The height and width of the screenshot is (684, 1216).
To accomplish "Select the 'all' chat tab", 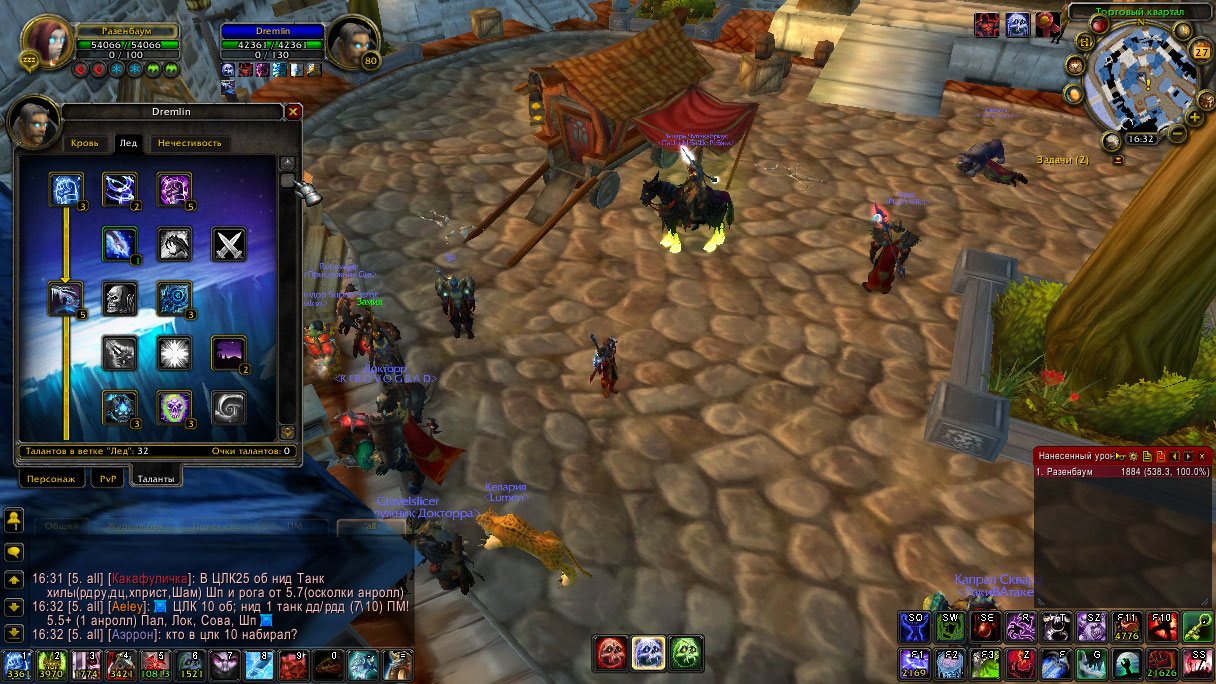I will click(371, 524).
